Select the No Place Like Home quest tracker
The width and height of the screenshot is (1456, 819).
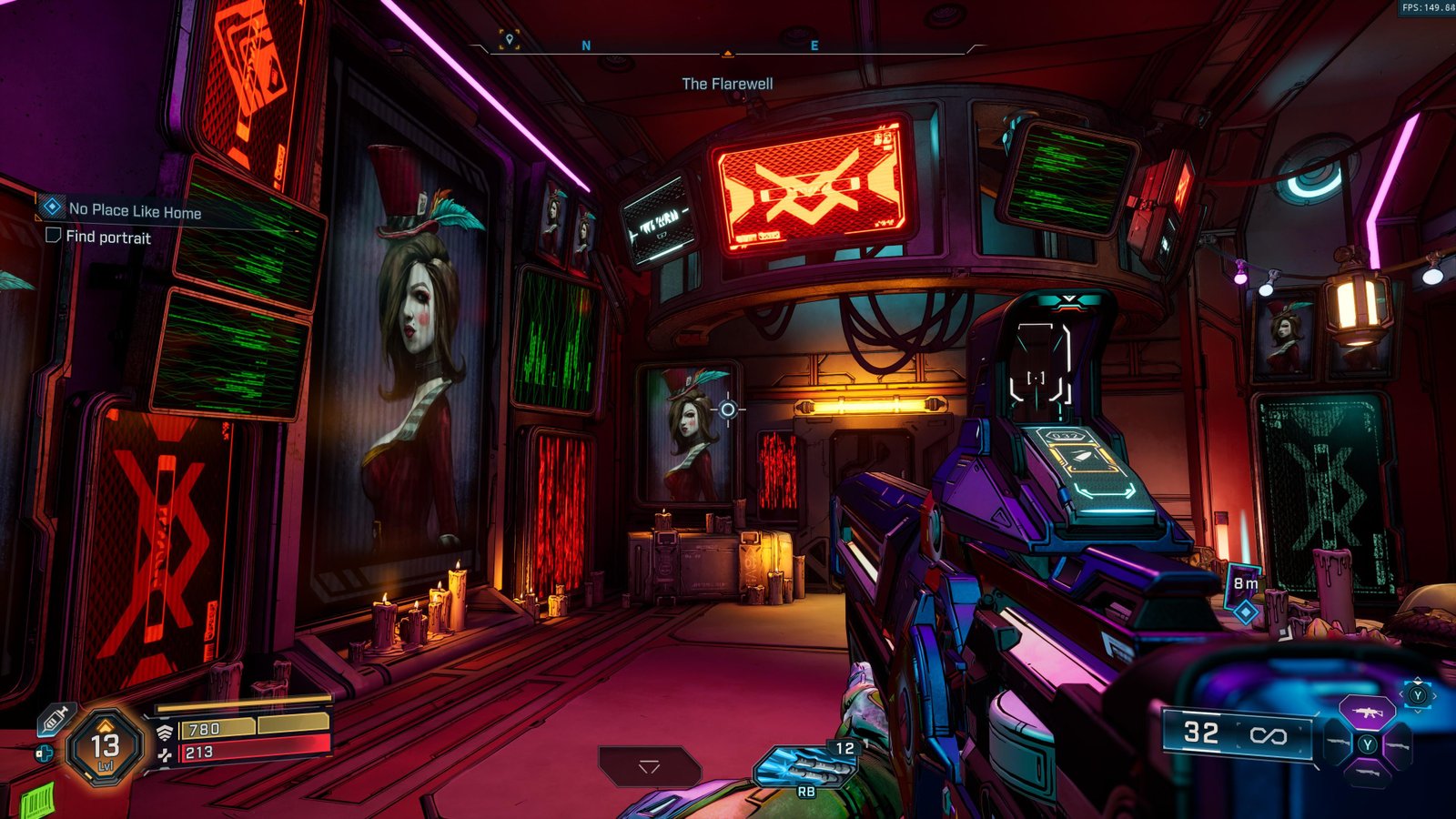[134, 210]
